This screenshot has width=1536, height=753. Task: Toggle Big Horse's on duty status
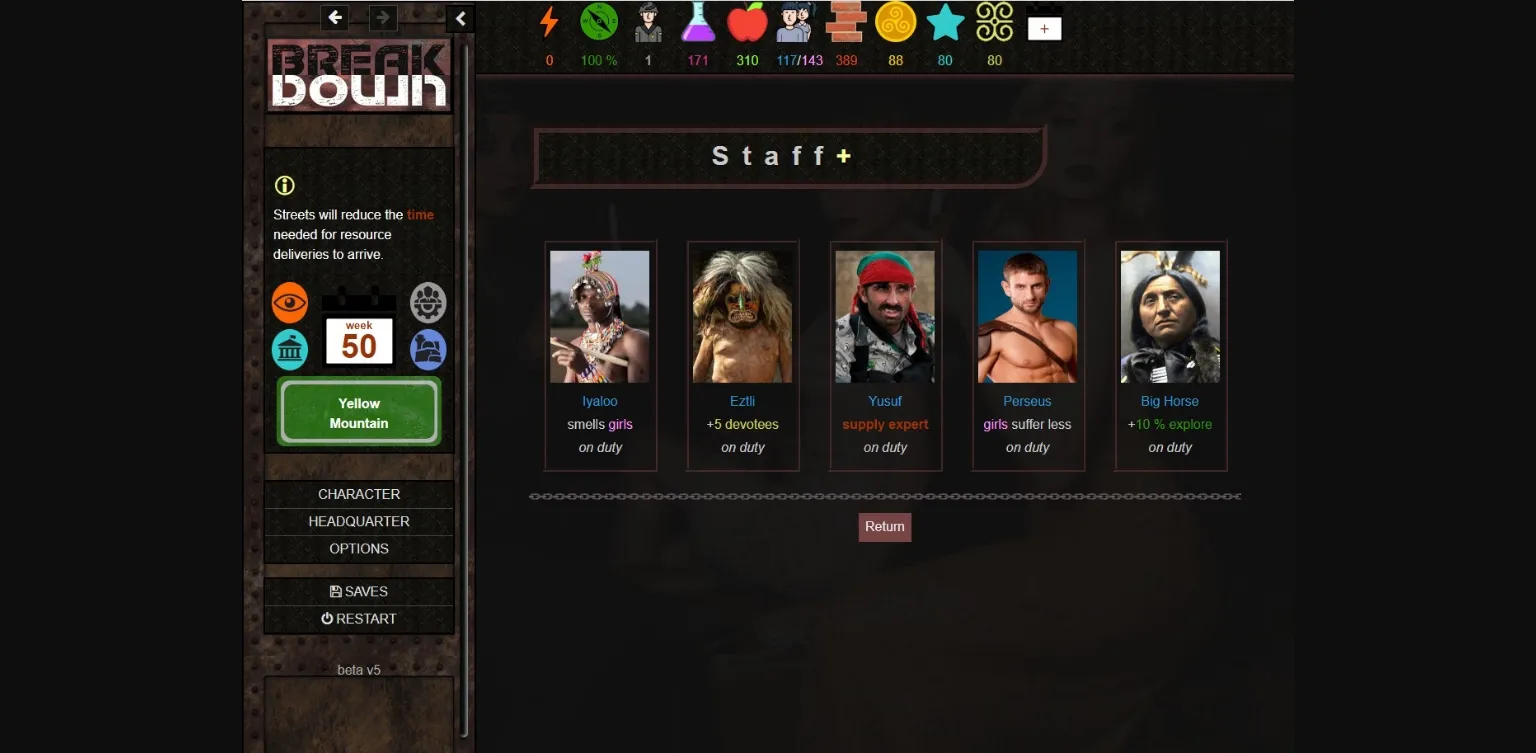coord(1169,447)
